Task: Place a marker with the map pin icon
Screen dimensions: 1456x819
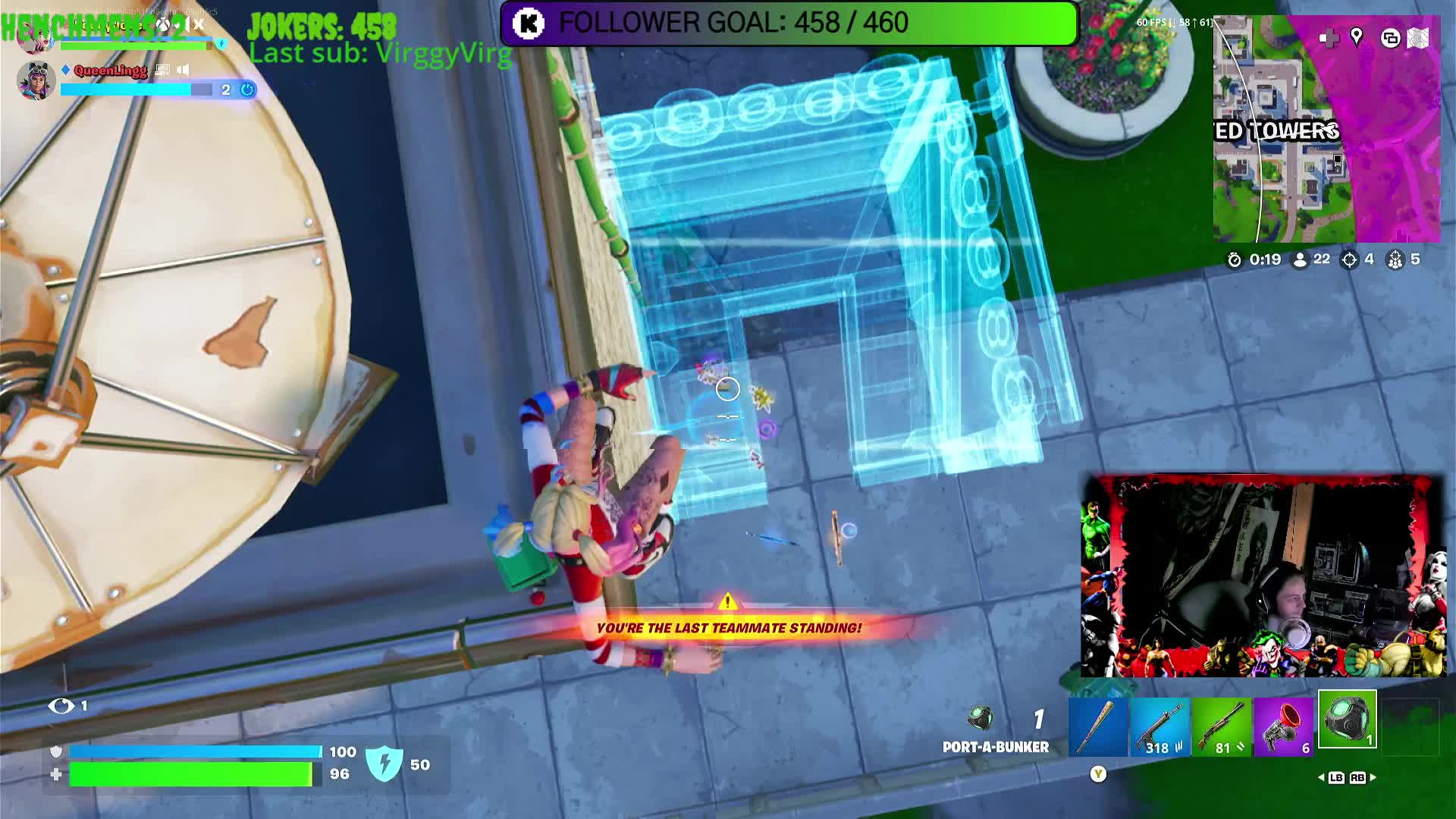Action: [1357, 36]
